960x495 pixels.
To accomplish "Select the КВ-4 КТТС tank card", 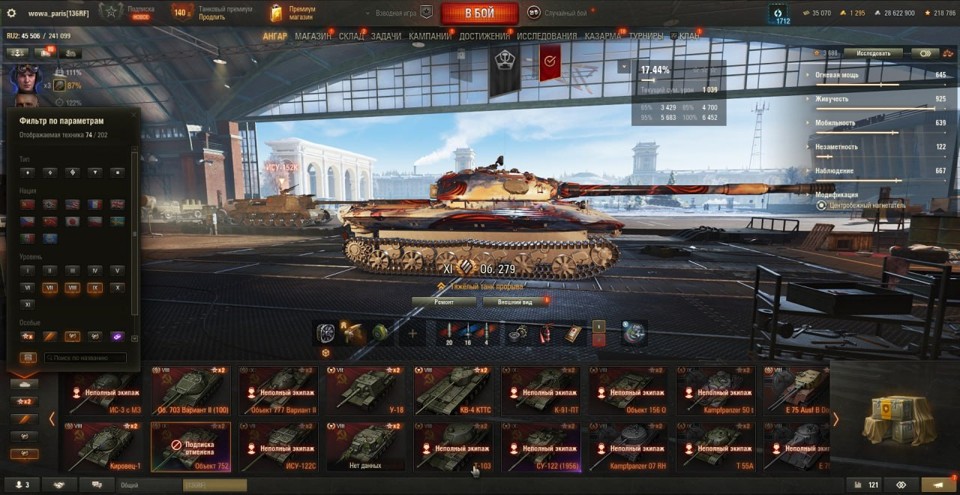I will [452, 391].
